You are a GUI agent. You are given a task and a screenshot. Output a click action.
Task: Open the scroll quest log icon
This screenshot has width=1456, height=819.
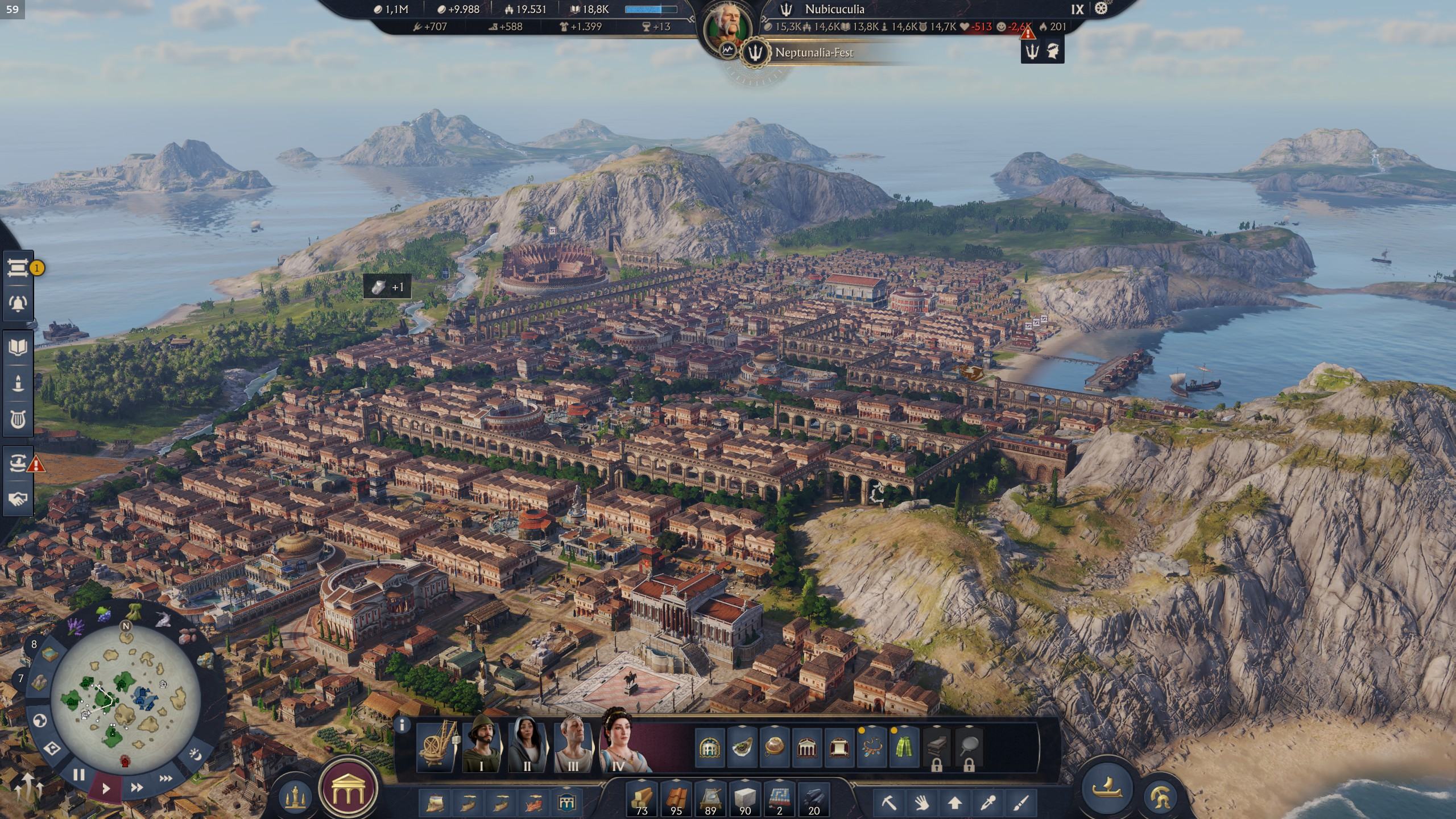(18, 268)
